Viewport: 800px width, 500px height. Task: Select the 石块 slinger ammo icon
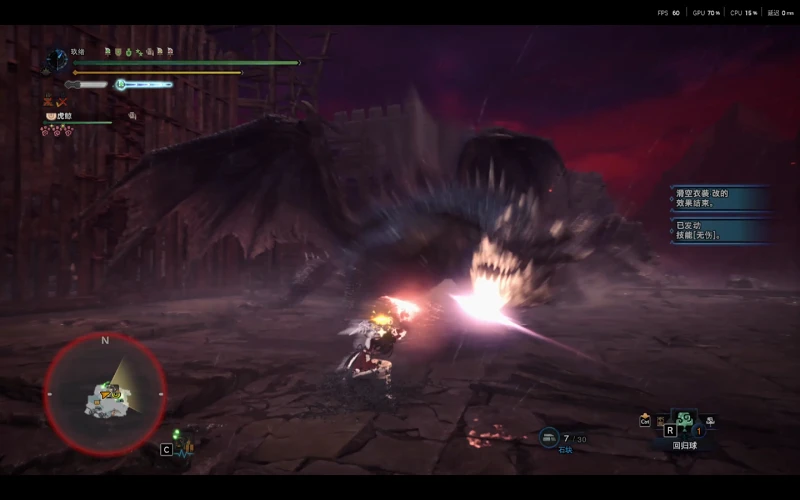(549, 437)
